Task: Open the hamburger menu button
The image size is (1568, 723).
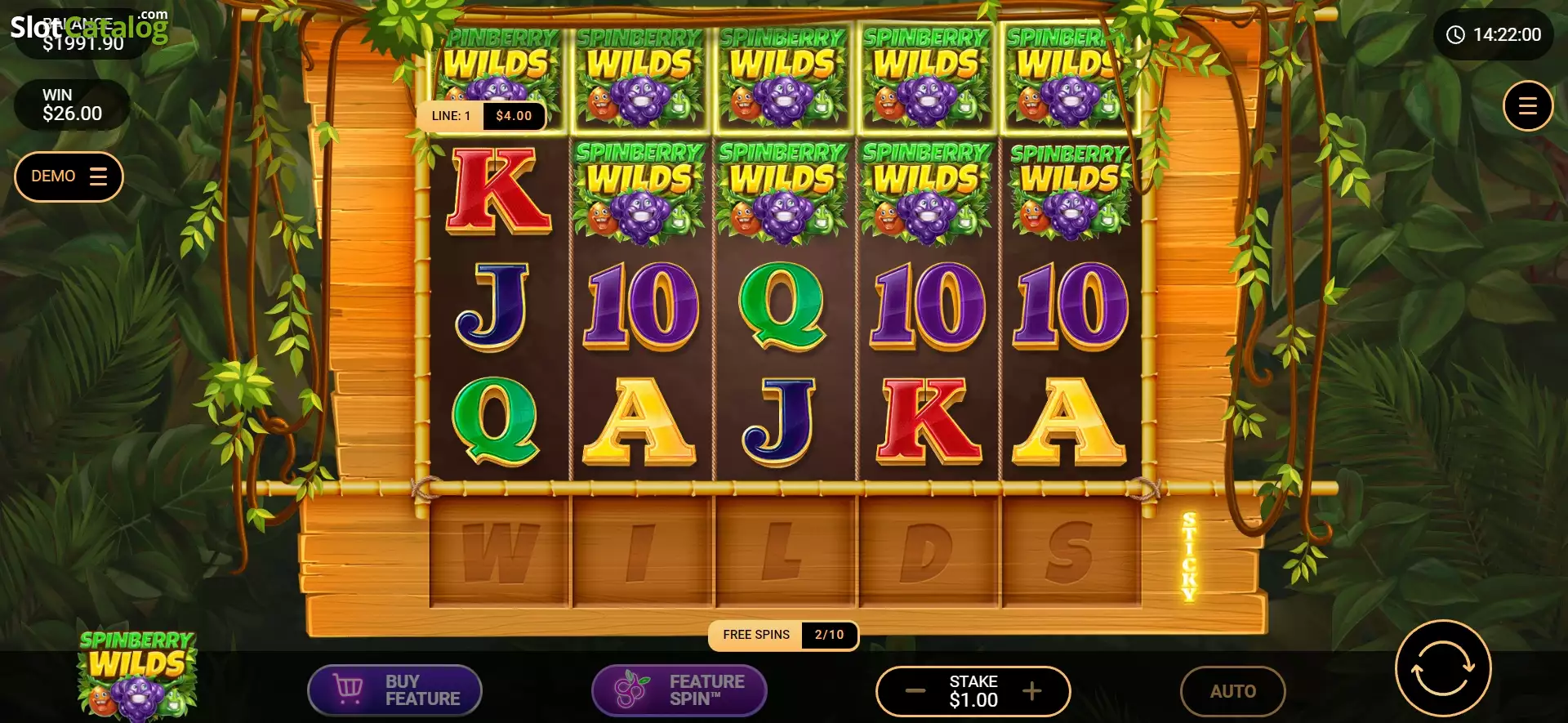Action: (x=1527, y=106)
